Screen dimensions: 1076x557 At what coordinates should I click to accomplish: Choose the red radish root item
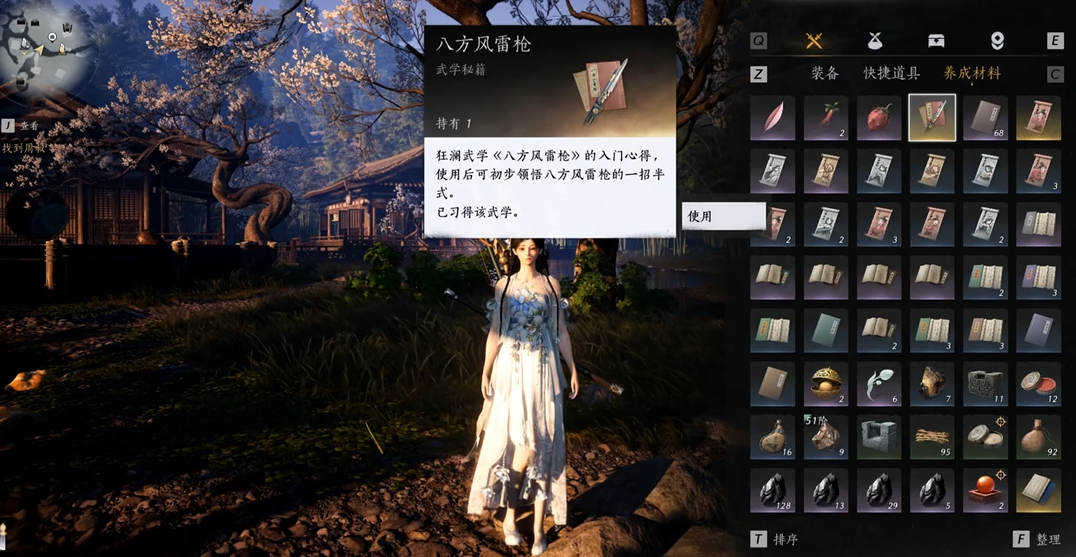(x=826, y=118)
